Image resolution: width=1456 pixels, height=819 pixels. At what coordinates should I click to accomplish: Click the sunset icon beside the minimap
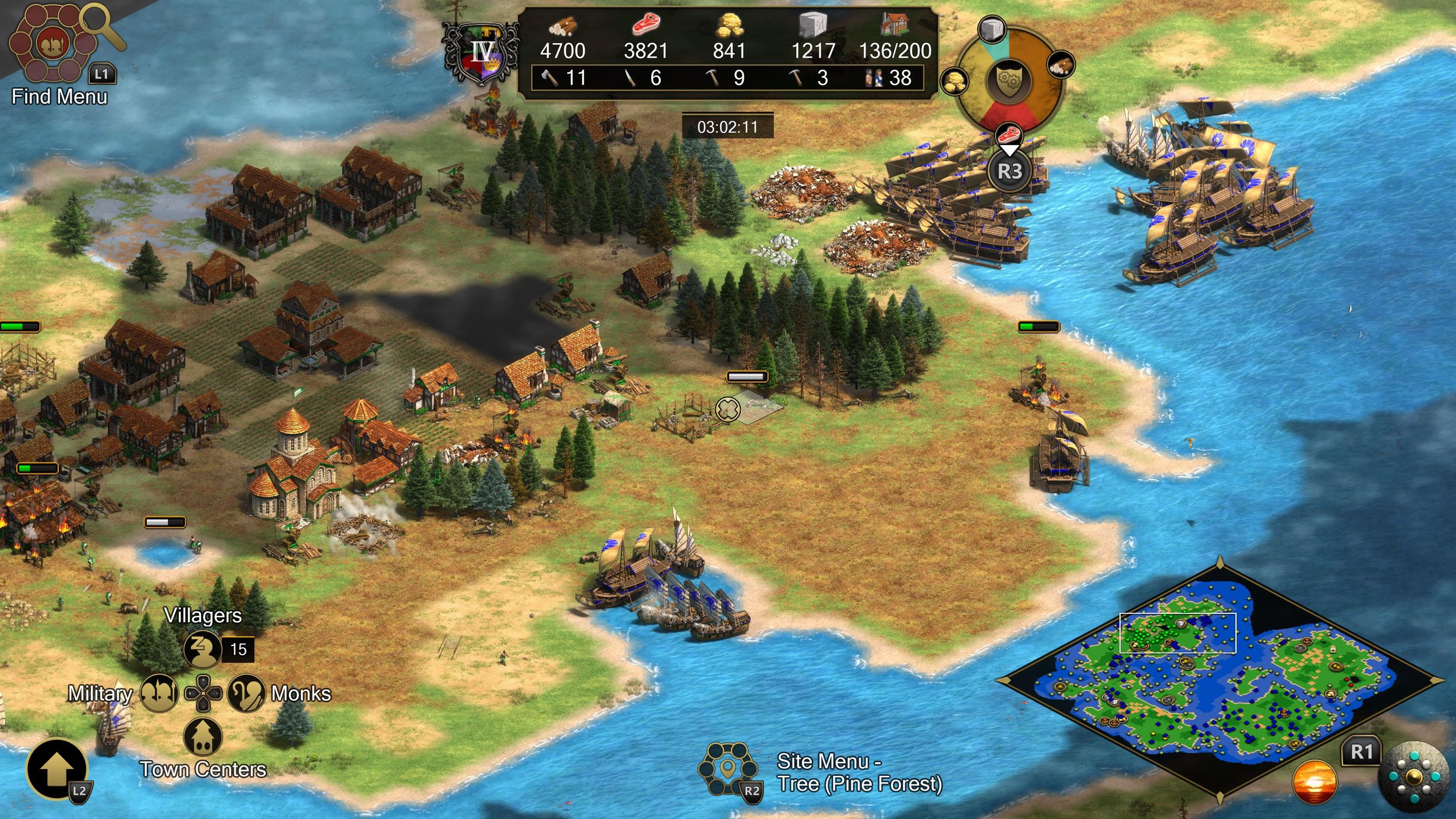[x=1314, y=782]
